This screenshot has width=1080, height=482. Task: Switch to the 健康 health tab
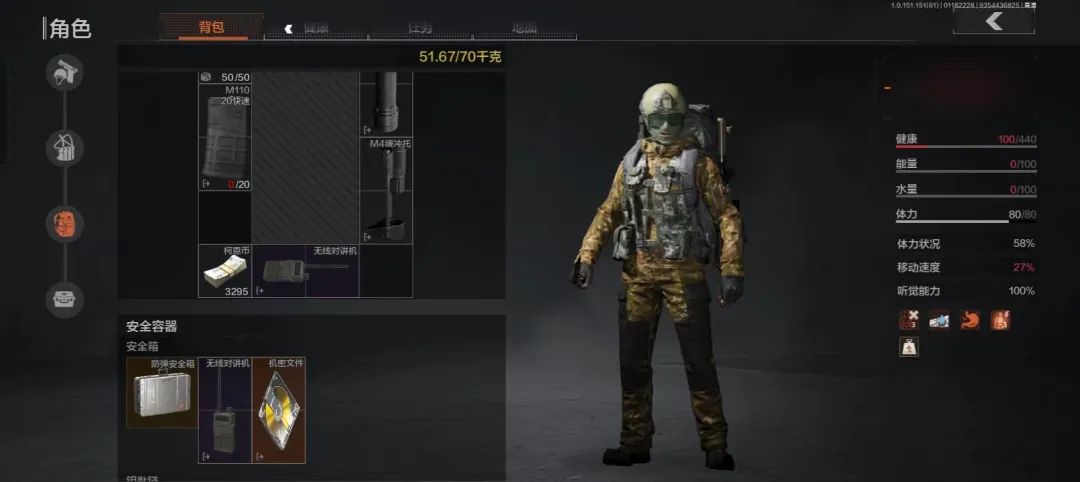tap(316, 28)
